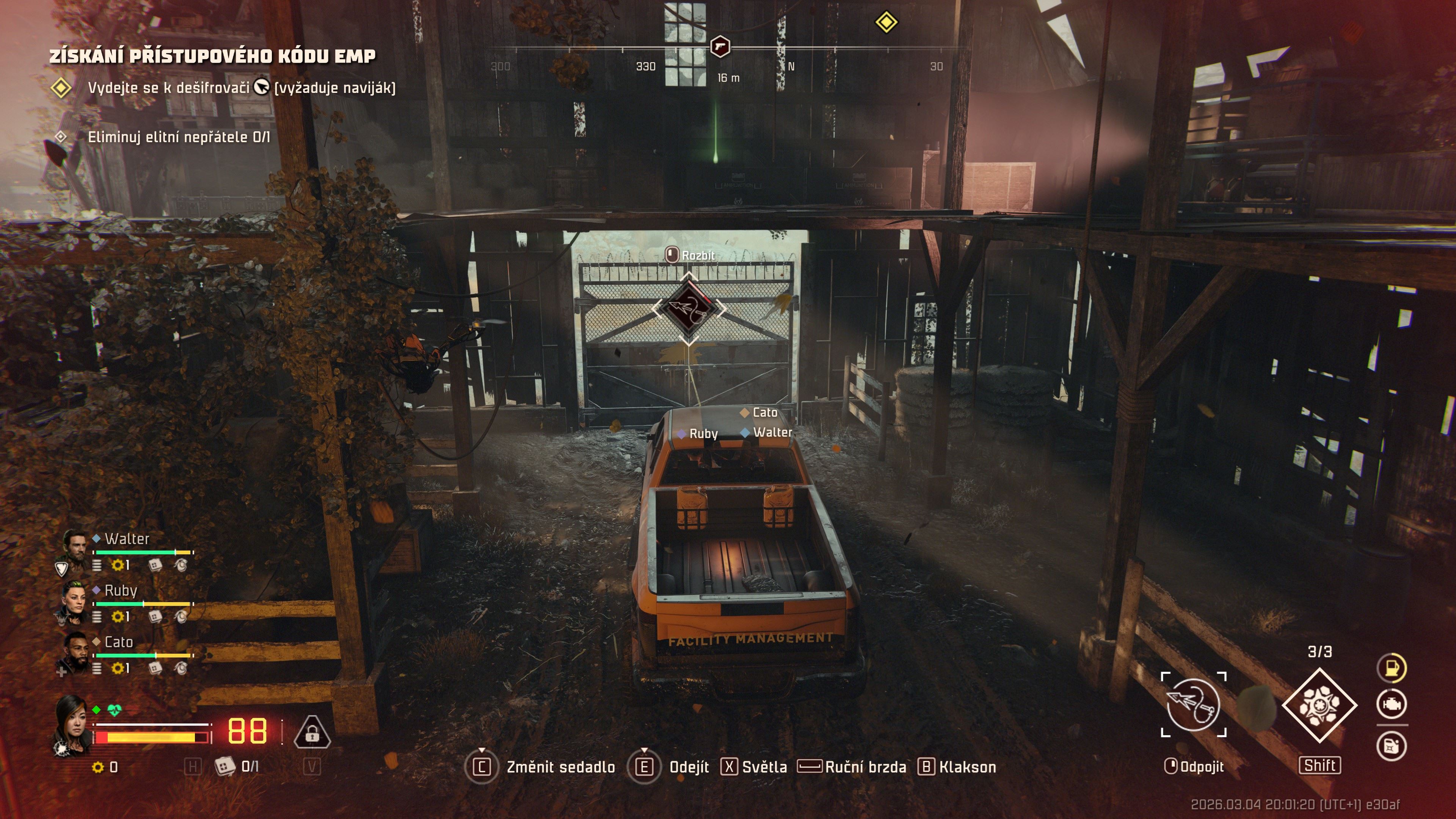Select the jerrycan fuel canister icon
This screenshot has width=1456, height=819.
click(1391, 746)
